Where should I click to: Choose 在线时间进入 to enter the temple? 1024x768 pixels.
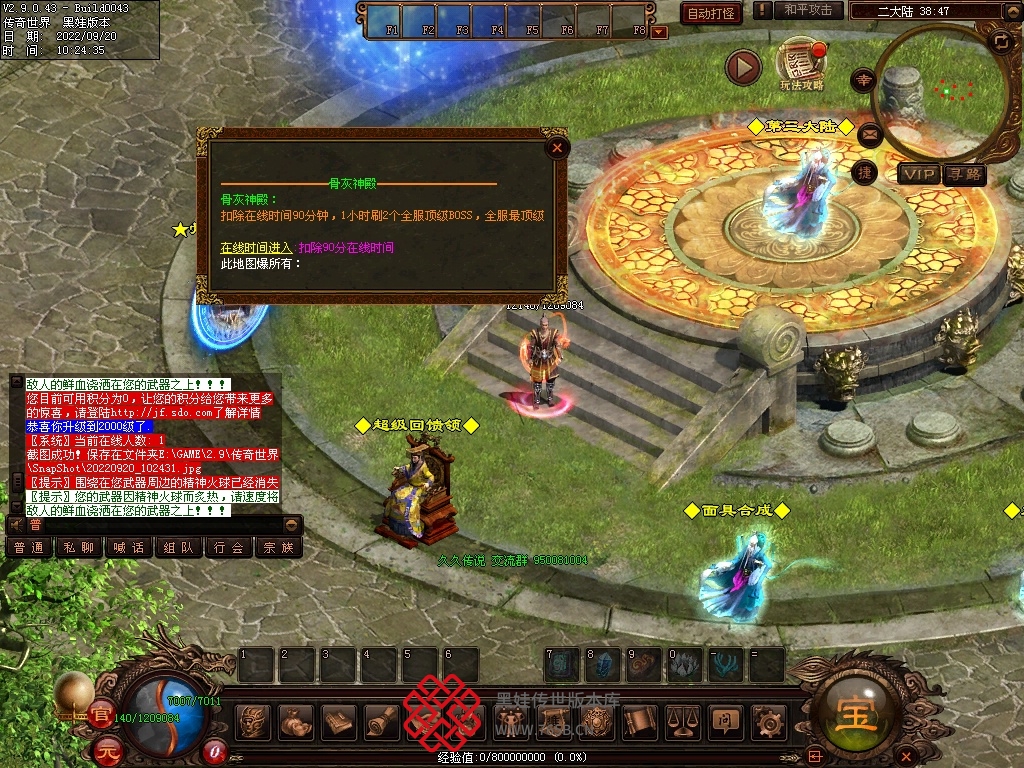pos(257,247)
